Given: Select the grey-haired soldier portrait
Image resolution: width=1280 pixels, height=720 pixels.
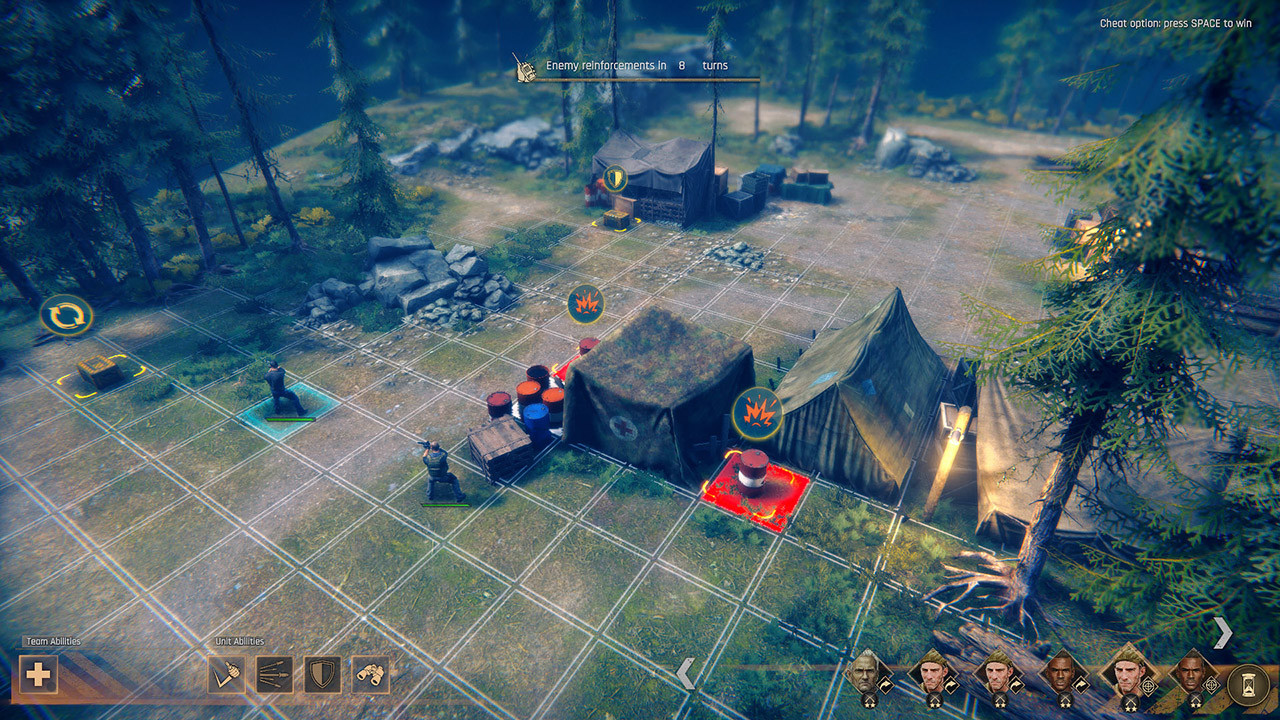Looking at the screenshot, I should tap(865, 675).
